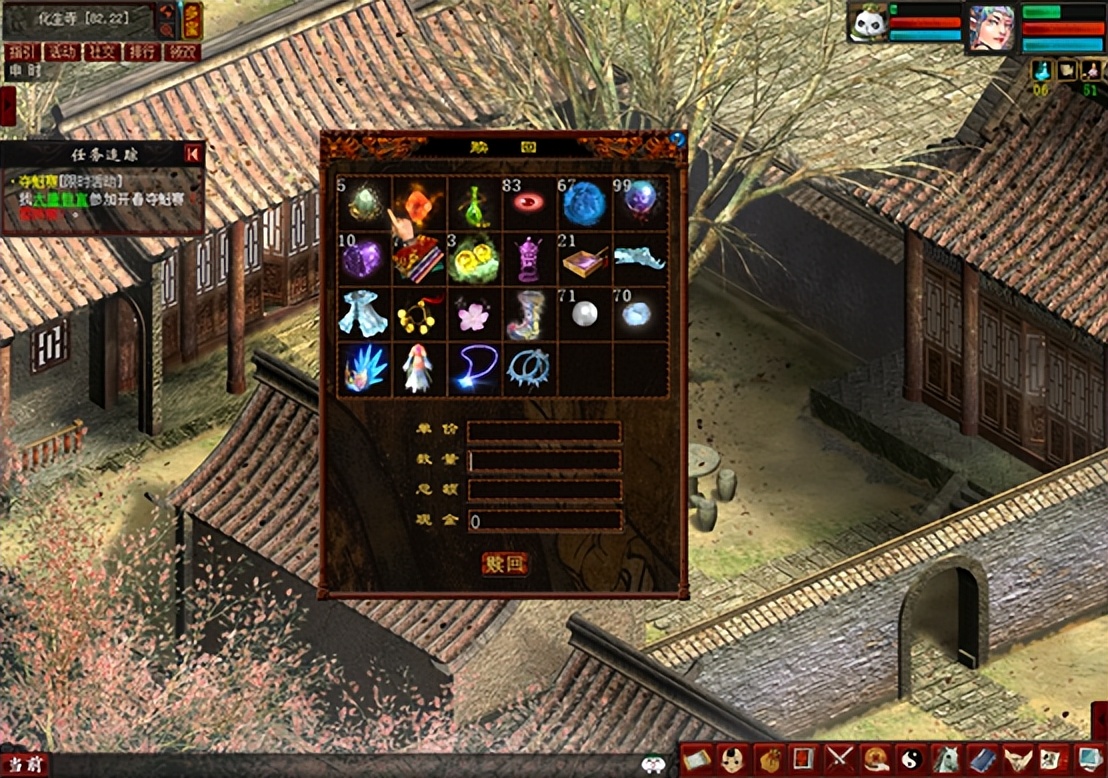Open the yin-yang icon in bottom bar
The height and width of the screenshot is (778, 1108).
coord(910,759)
